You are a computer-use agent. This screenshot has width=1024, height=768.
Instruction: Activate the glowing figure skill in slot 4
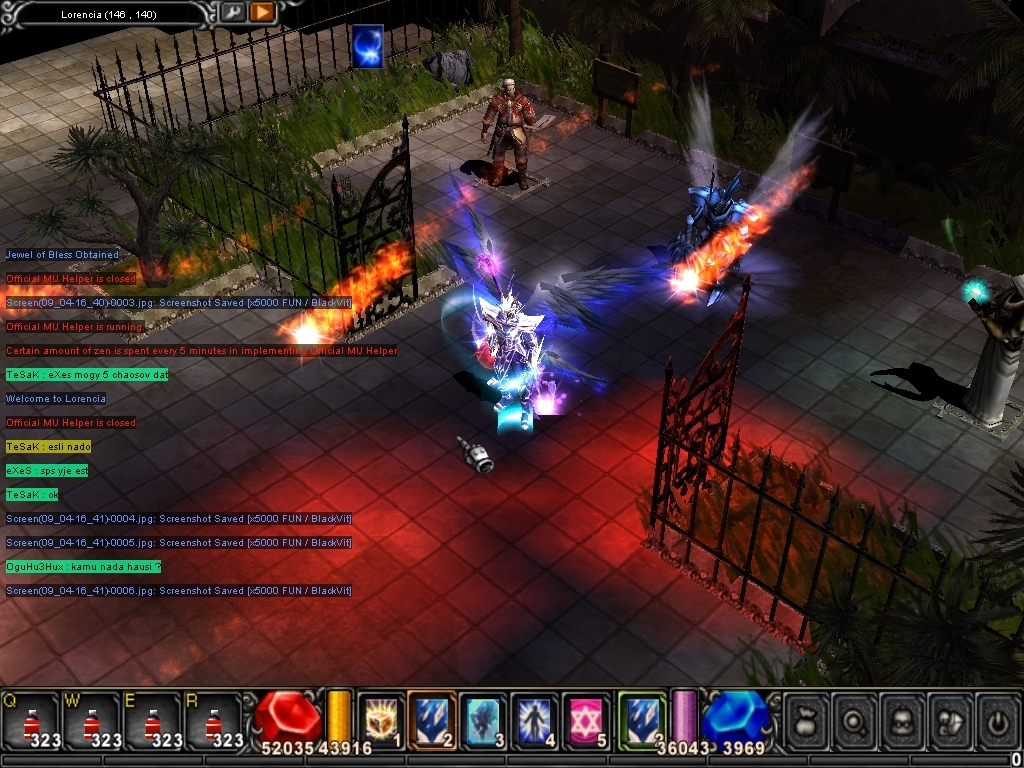pyautogui.click(x=535, y=720)
